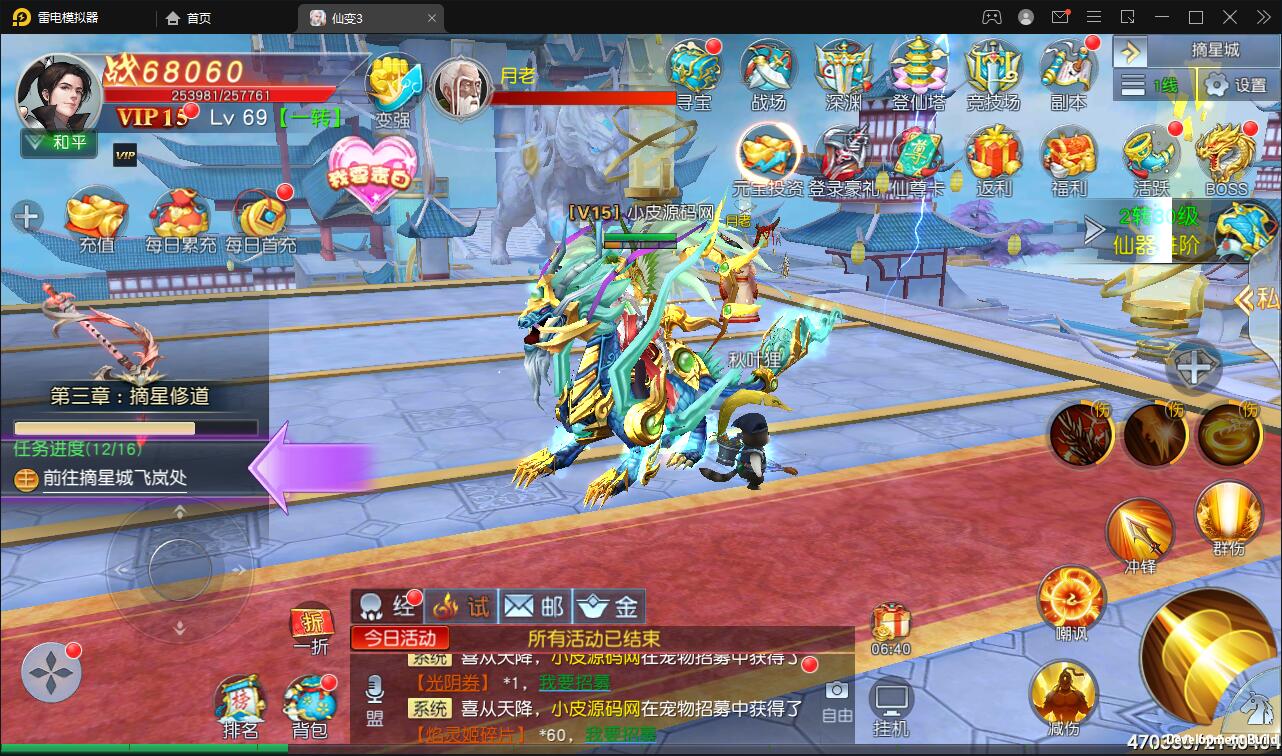Open the 战场 battlefield icon

768,70
